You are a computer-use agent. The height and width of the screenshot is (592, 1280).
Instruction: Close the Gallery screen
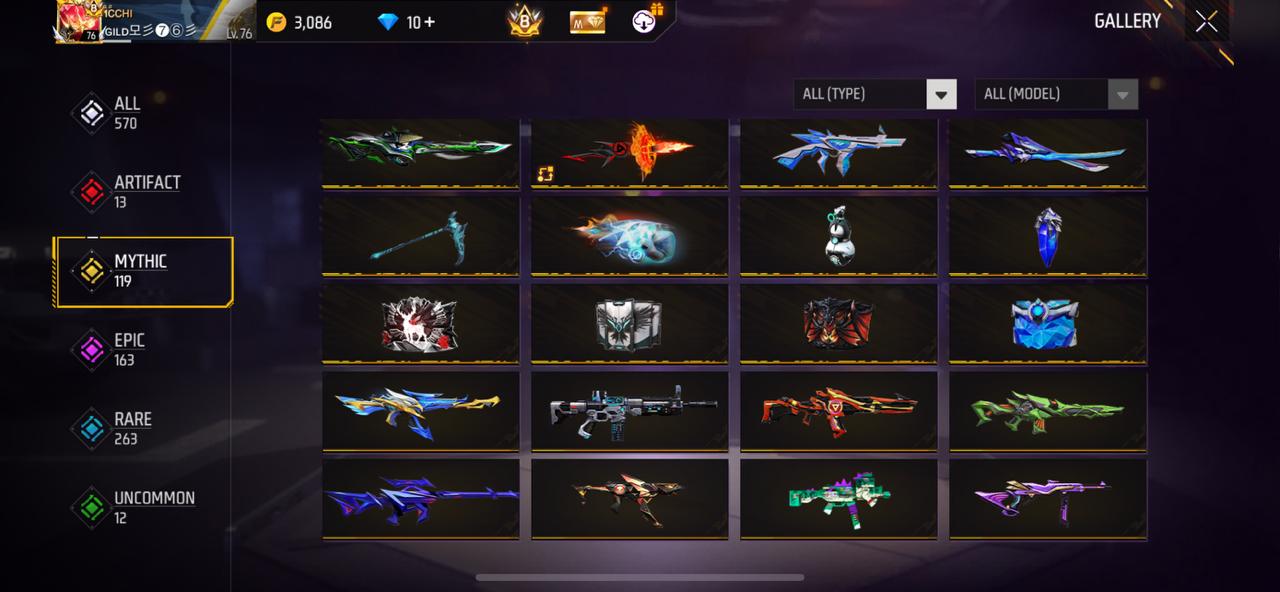coord(1206,21)
